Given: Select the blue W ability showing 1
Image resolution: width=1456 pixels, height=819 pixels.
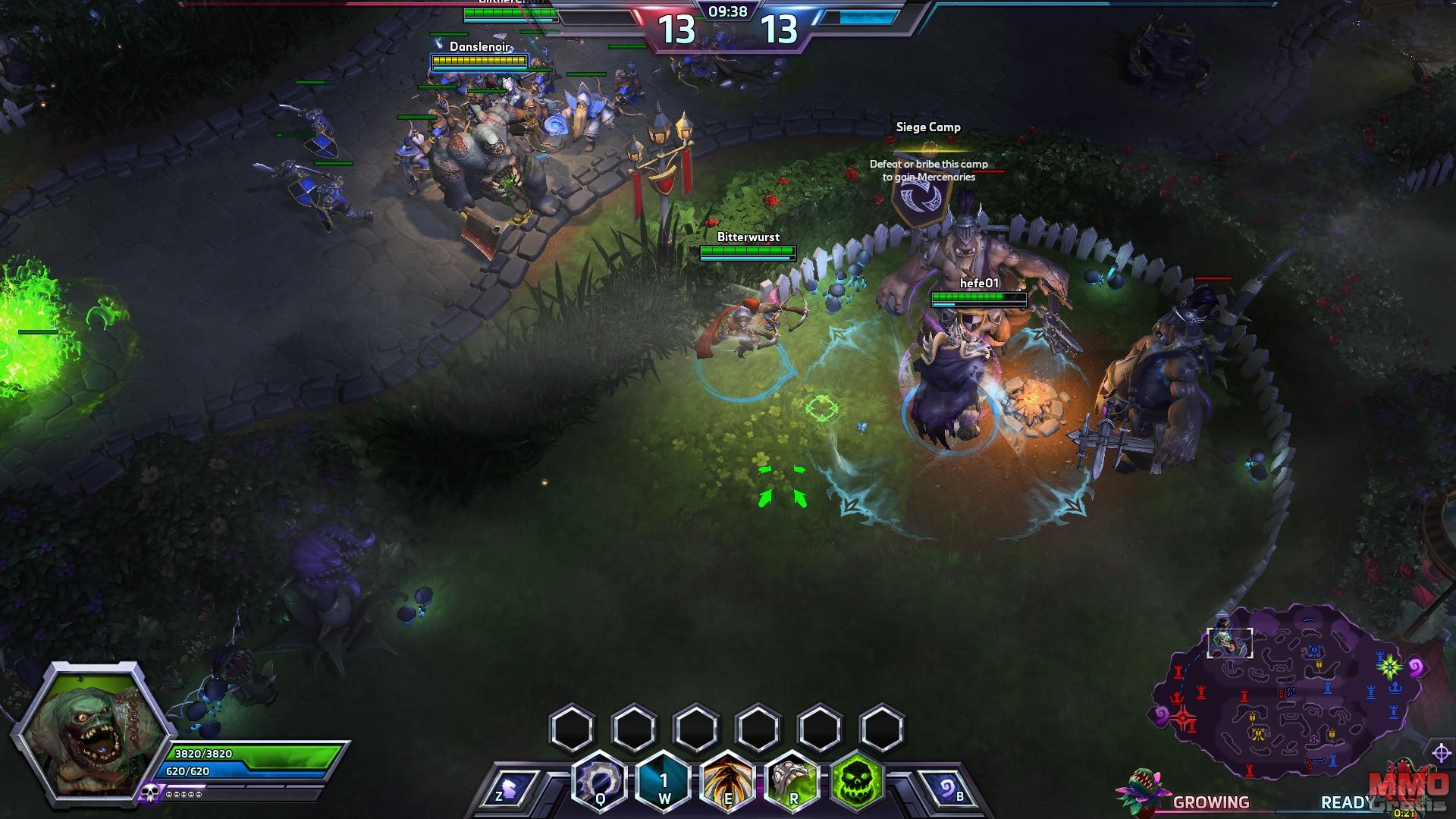Looking at the screenshot, I should click(x=664, y=782).
